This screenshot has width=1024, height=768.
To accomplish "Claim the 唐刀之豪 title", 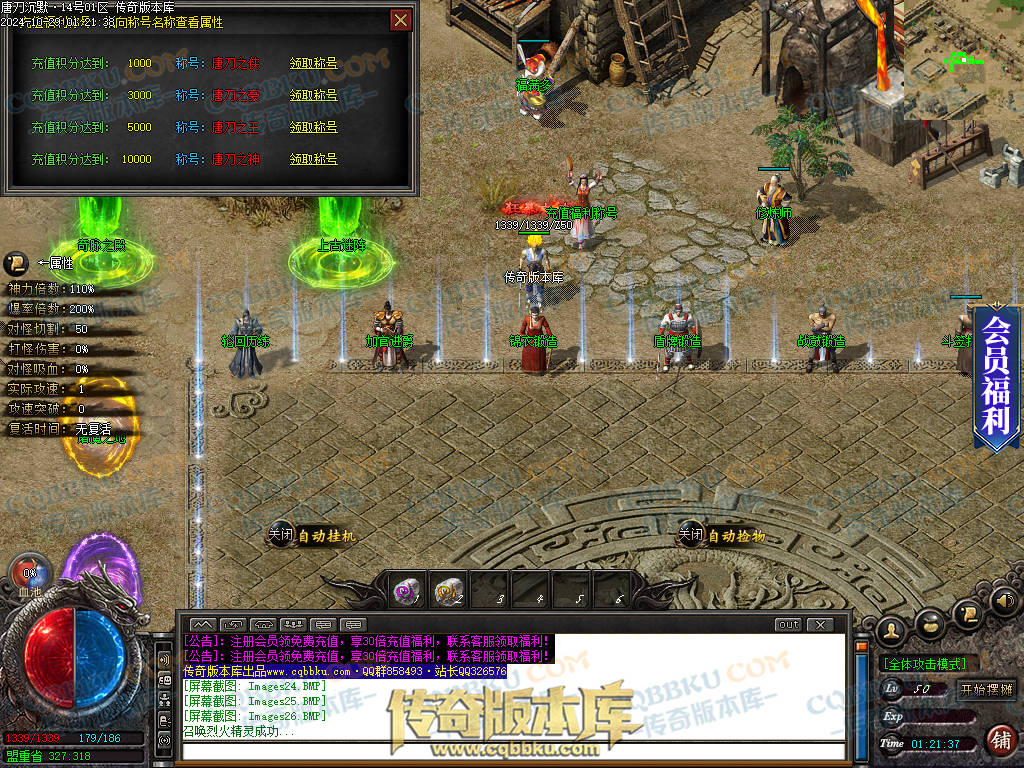I will pyautogui.click(x=313, y=95).
